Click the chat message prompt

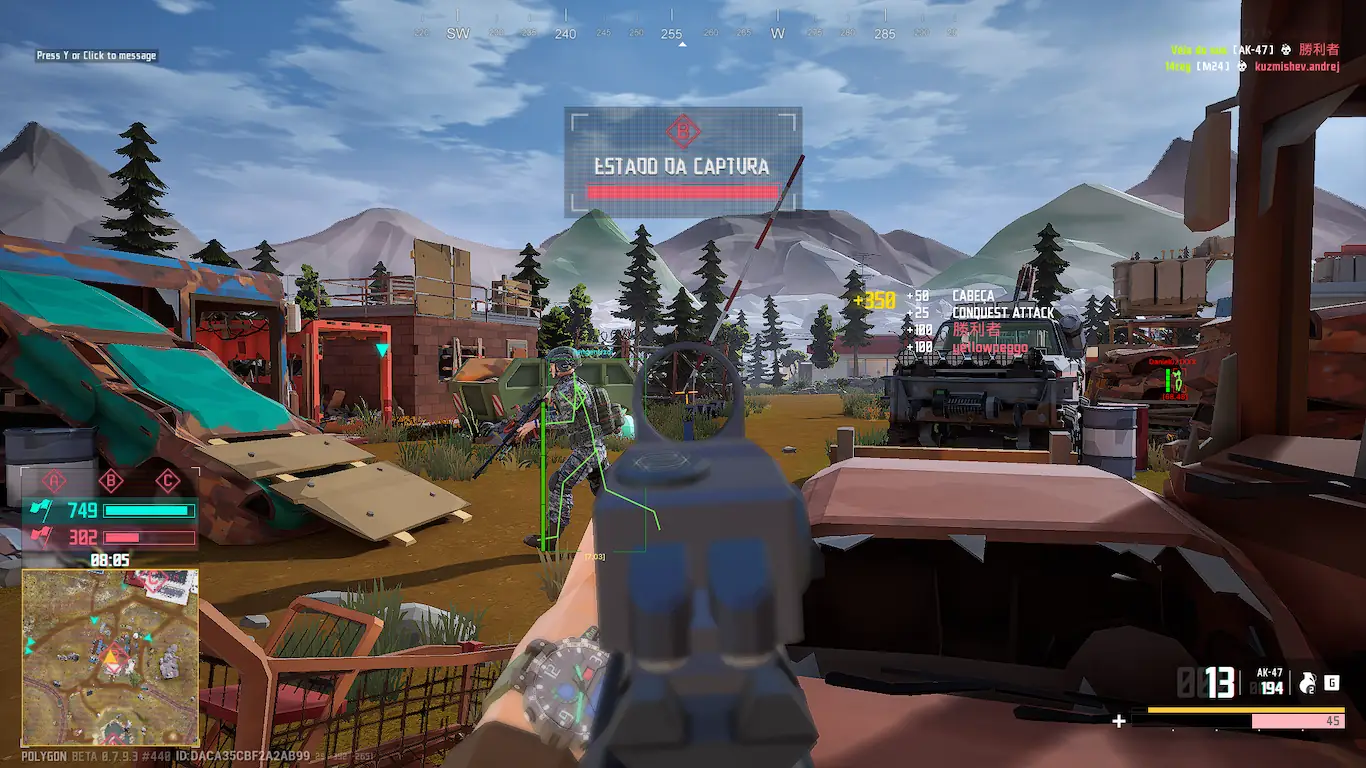pos(96,56)
